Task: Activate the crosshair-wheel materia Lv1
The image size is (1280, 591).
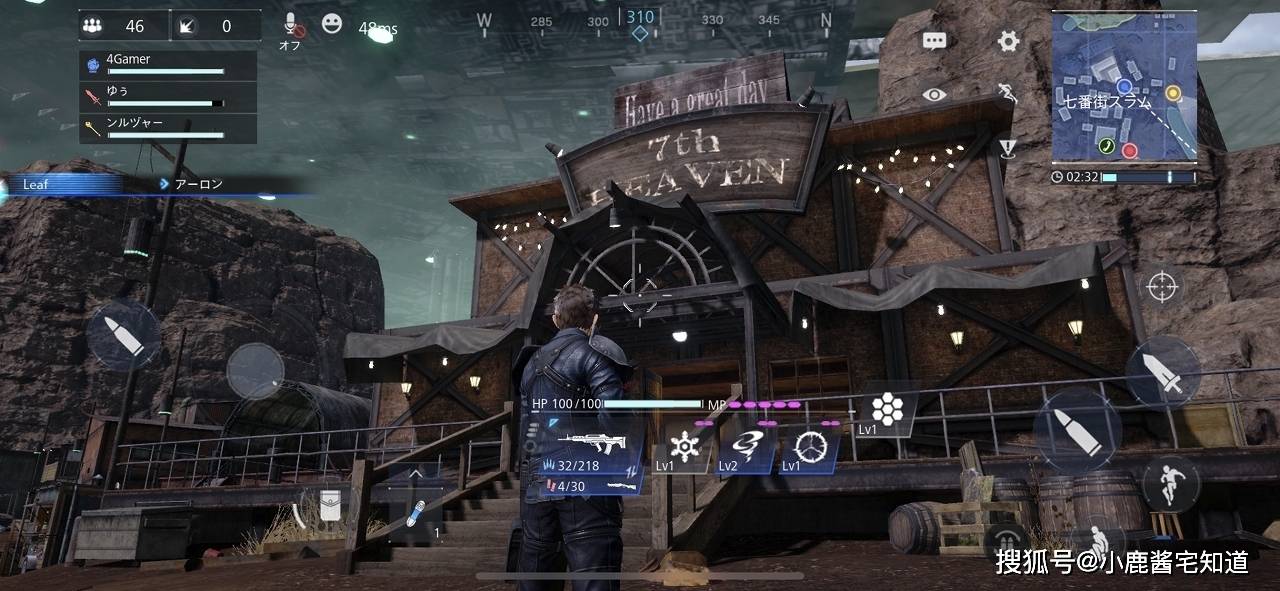Action: 808,445
